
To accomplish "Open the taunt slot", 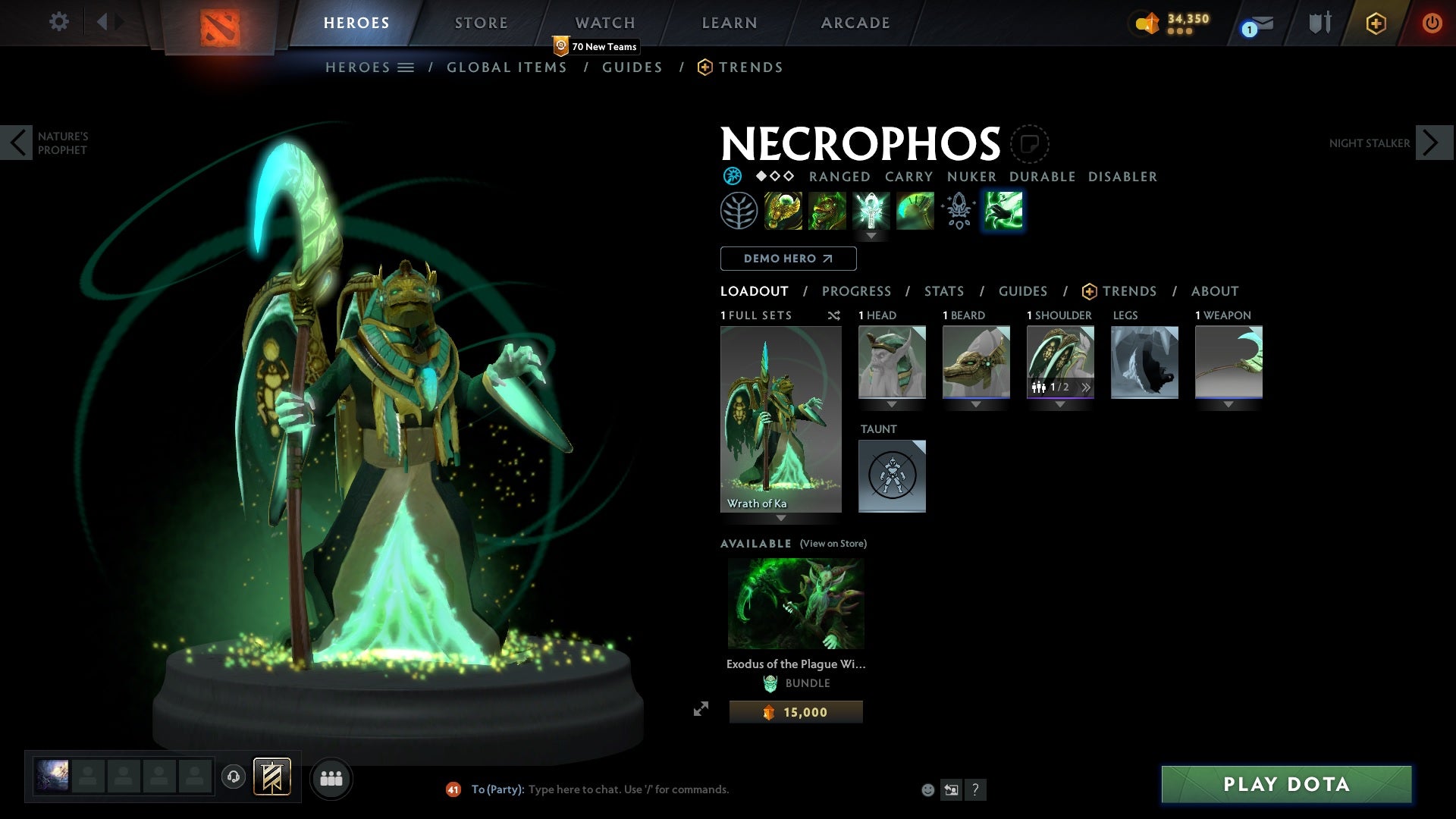I will point(892,476).
